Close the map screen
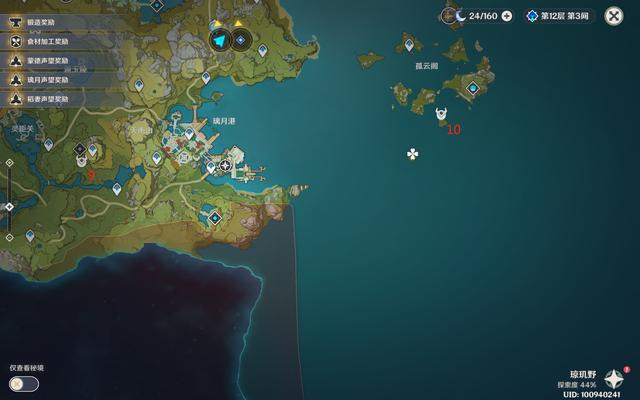The width and height of the screenshot is (640, 400). pos(614,16)
